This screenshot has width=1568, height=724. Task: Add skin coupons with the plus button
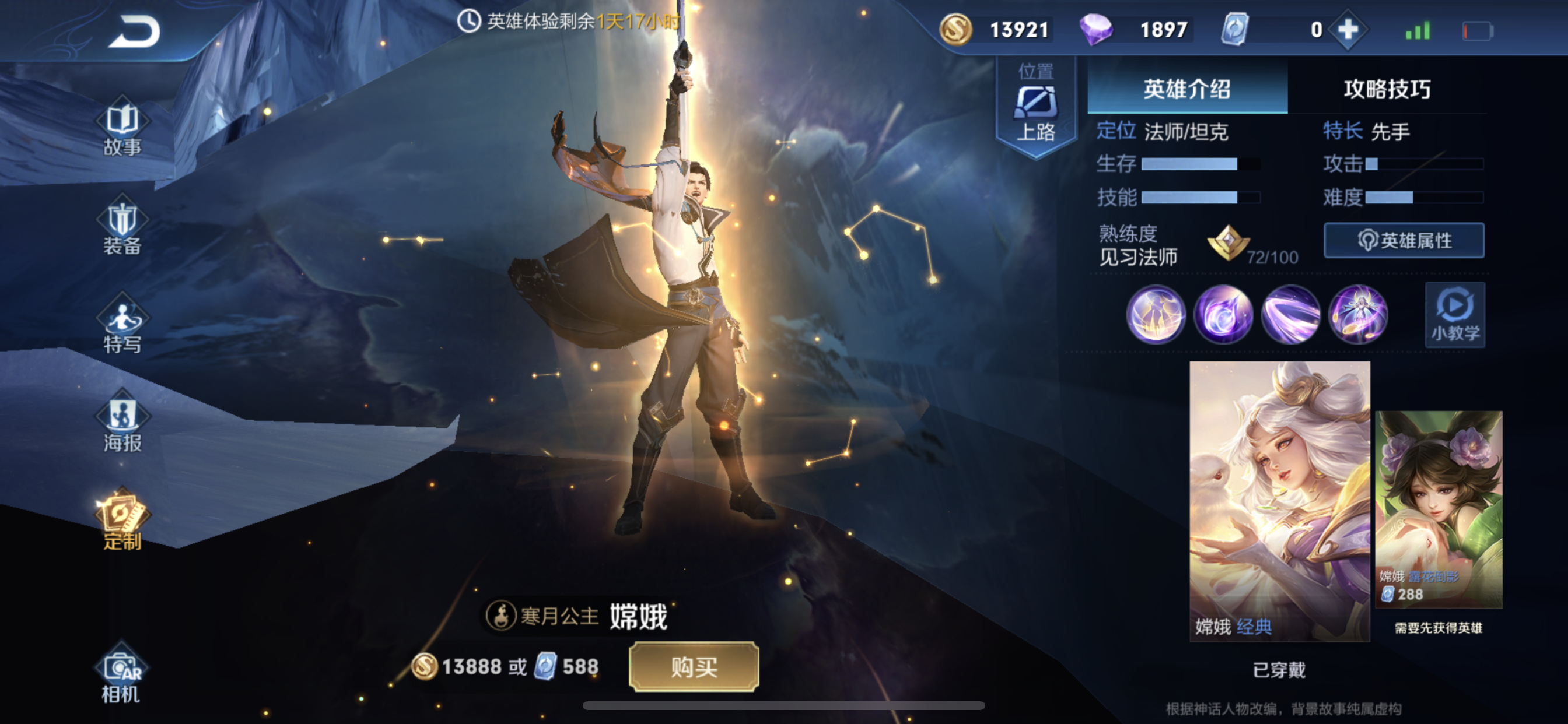tap(1347, 30)
